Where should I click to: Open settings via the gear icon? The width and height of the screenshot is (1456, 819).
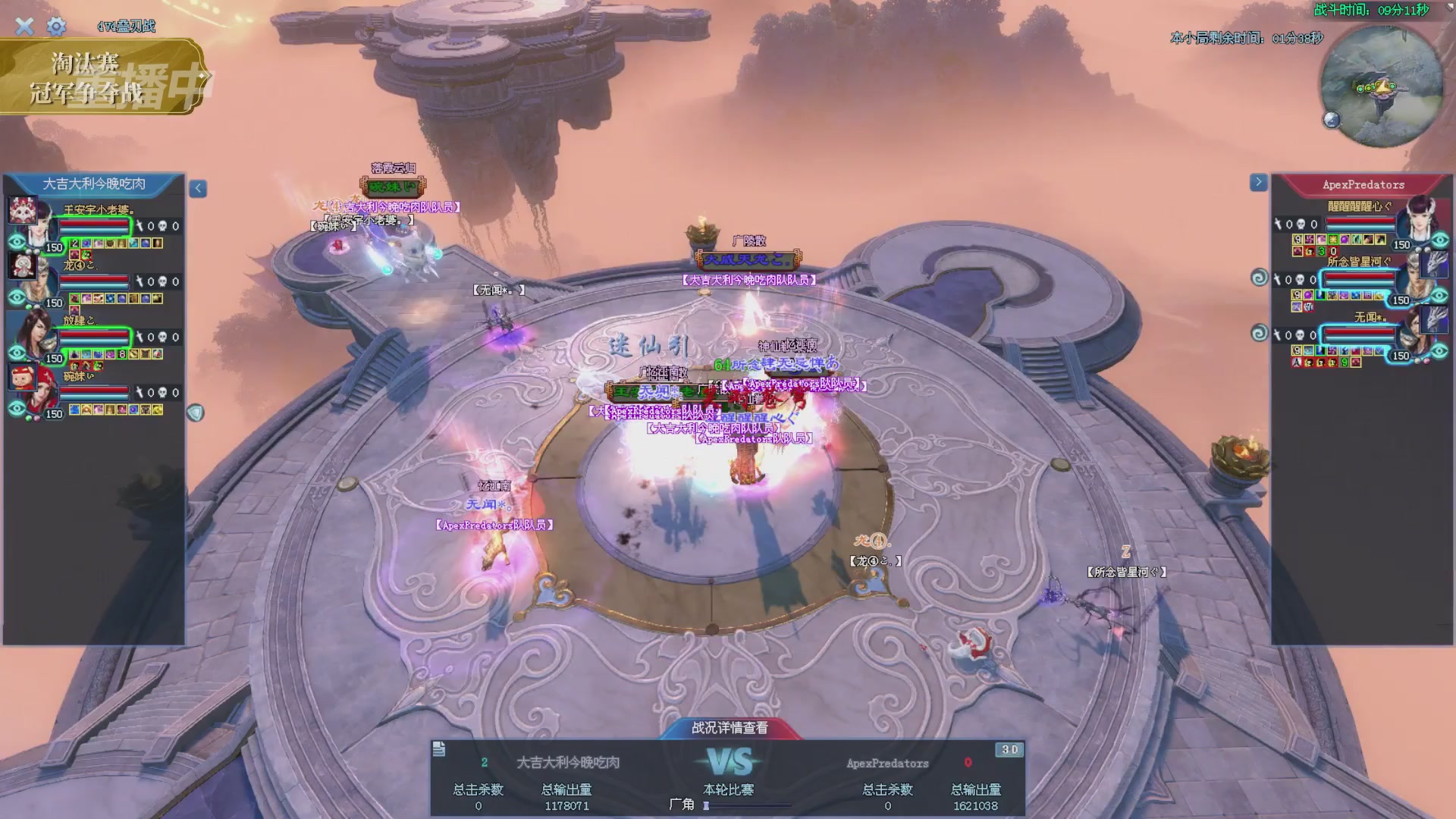click(x=56, y=27)
